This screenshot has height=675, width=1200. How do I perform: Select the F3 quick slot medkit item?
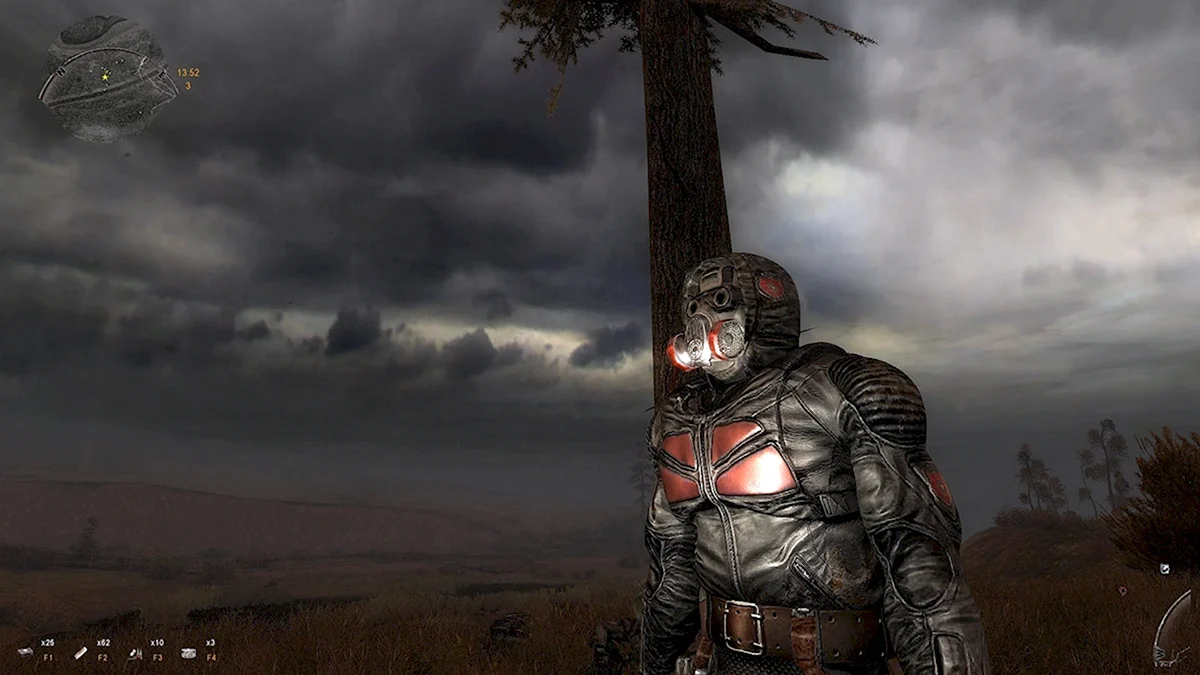tap(135, 652)
